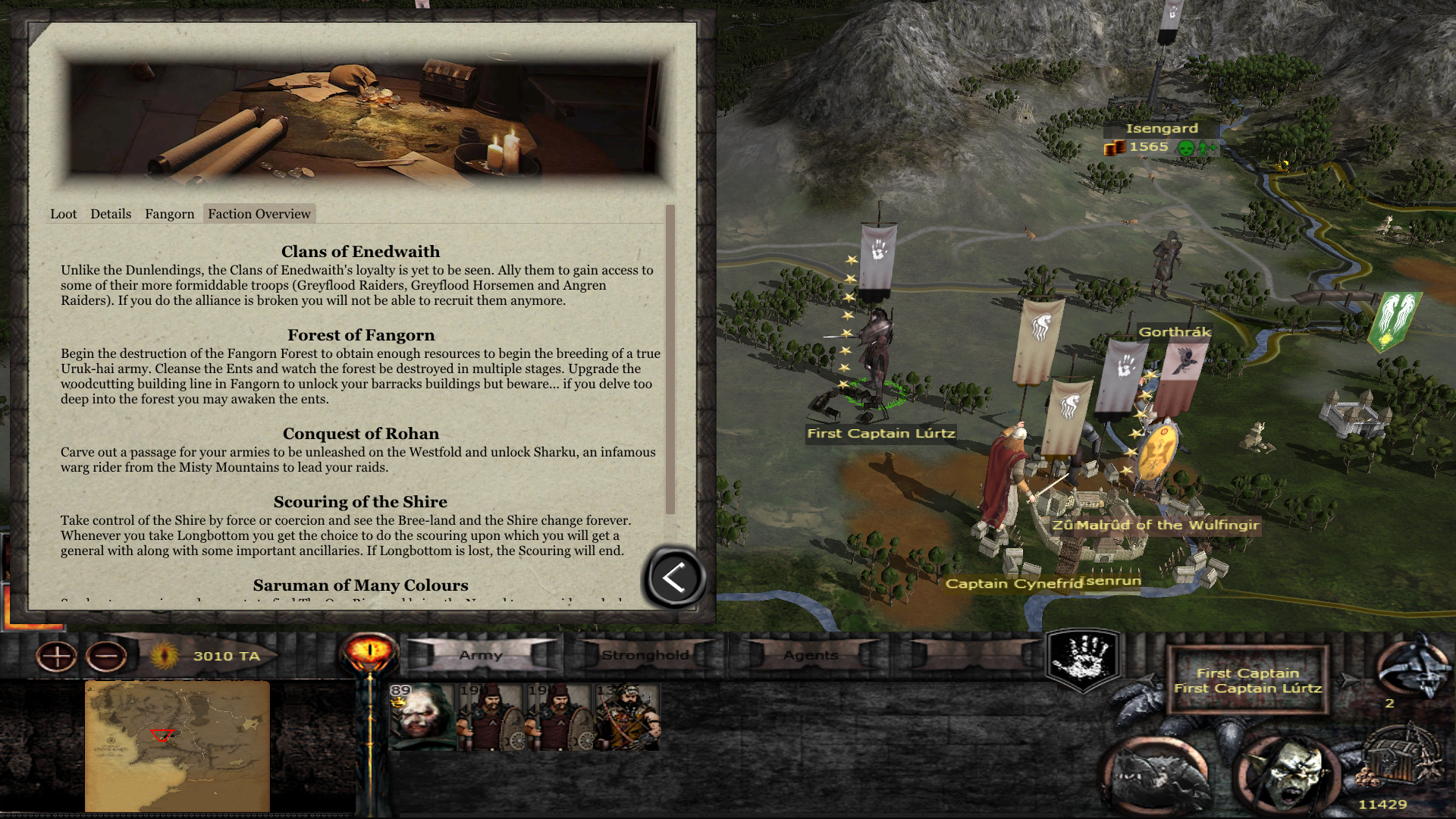Show the Faction Overview tab
1456x819 pixels.
coord(259,214)
